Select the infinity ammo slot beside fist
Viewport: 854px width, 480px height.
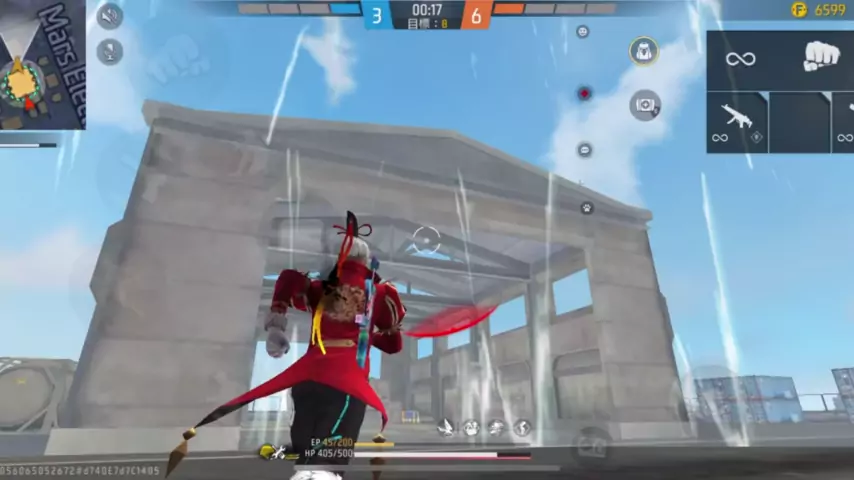[x=741, y=59]
